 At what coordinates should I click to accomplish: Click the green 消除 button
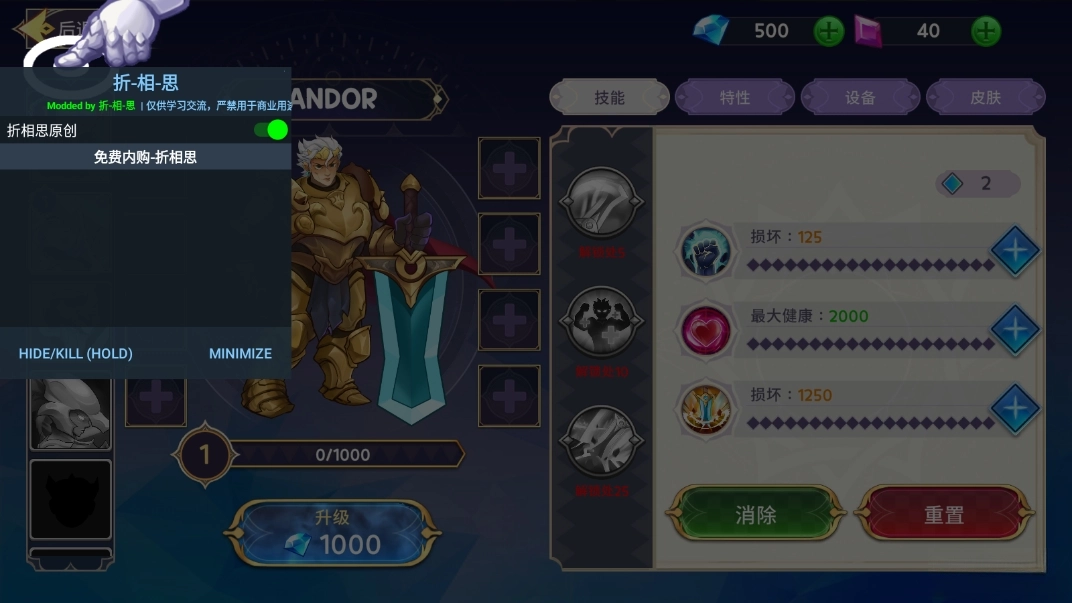click(756, 516)
